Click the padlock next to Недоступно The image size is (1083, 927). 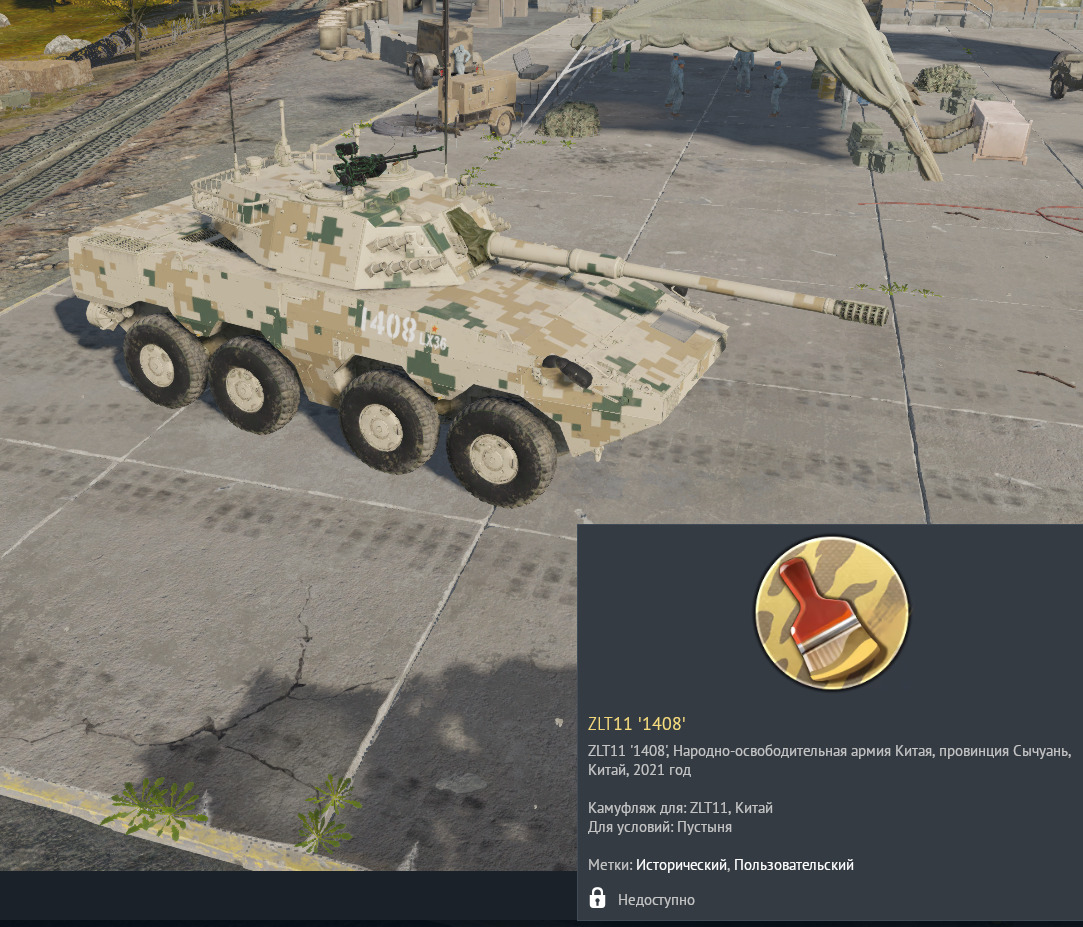(x=597, y=898)
